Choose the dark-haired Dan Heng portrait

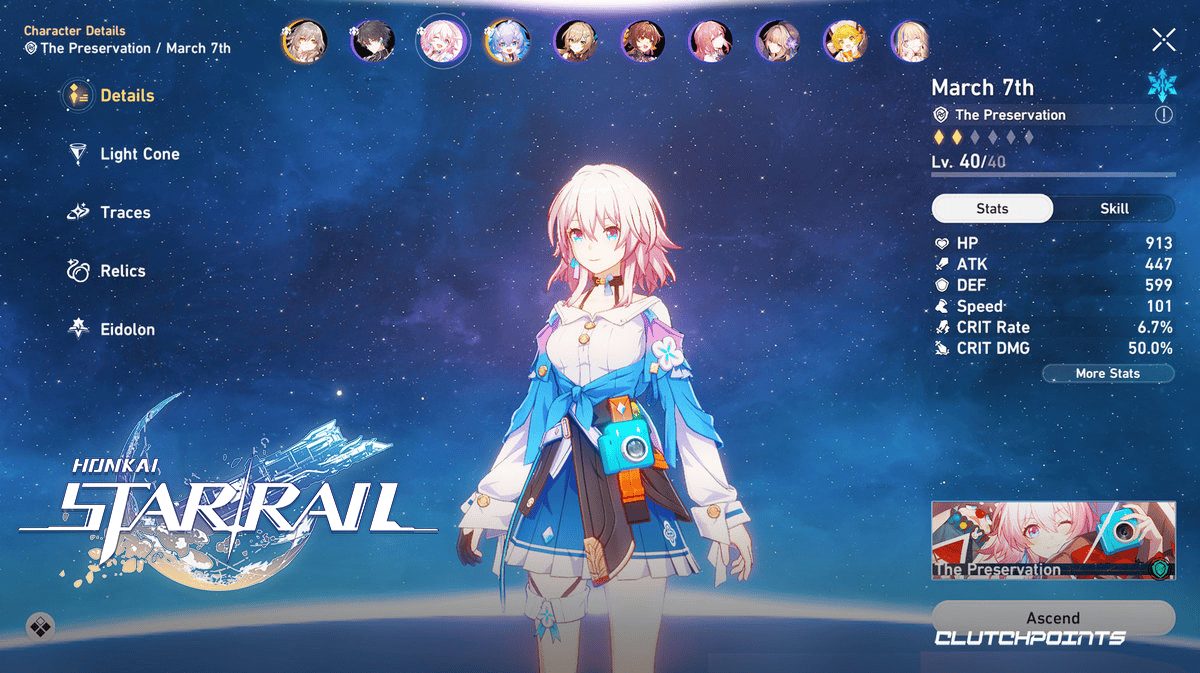373,41
